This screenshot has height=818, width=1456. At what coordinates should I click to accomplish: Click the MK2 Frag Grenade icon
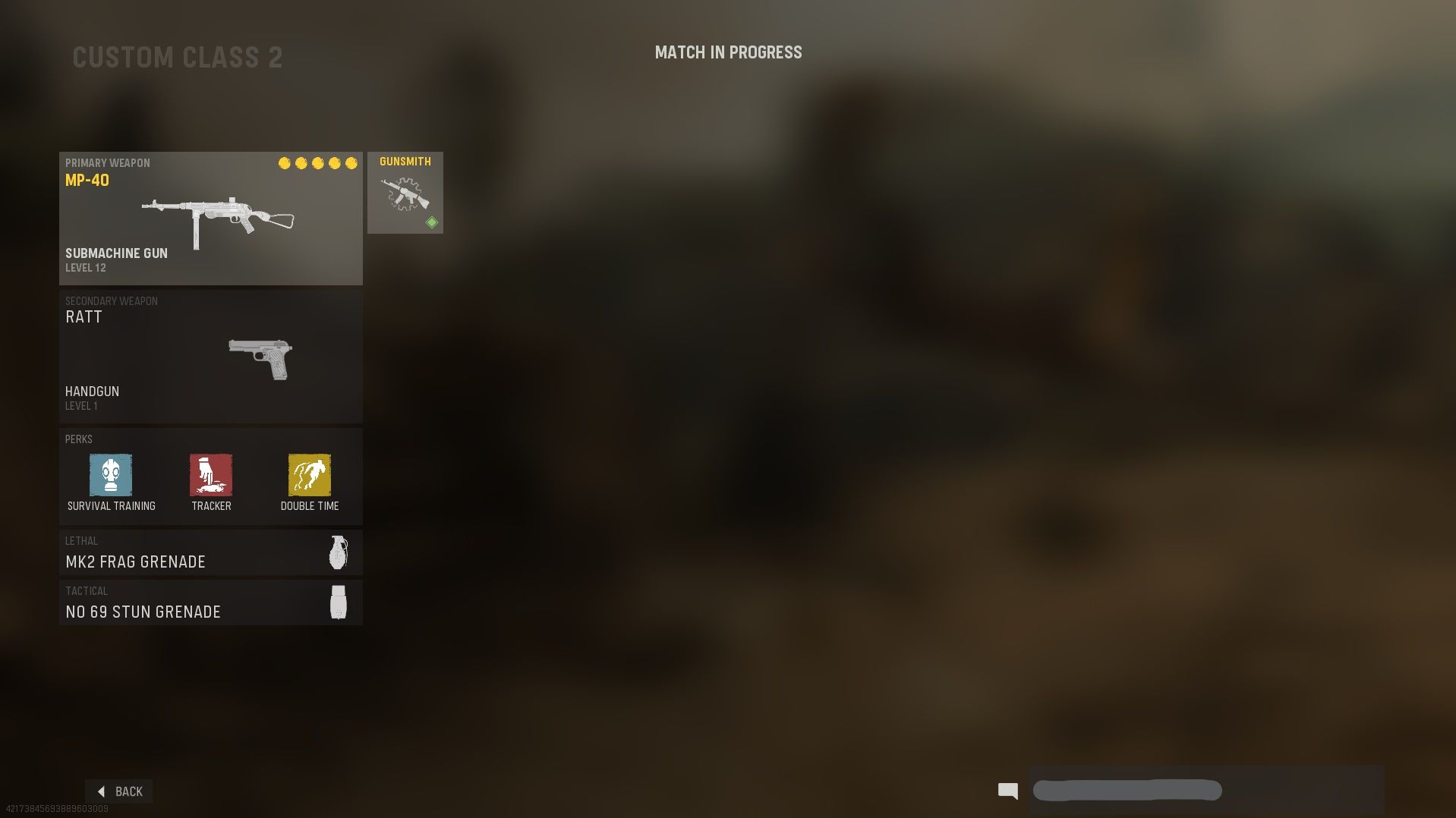337,552
